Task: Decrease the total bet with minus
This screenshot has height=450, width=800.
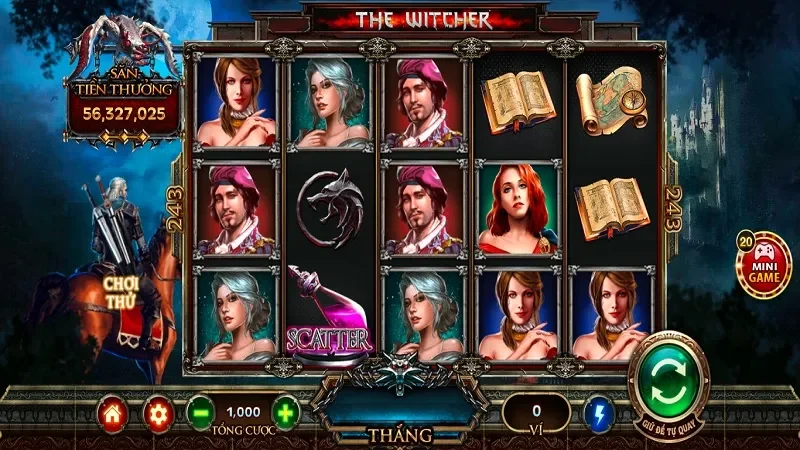Action: (x=200, y=413)
